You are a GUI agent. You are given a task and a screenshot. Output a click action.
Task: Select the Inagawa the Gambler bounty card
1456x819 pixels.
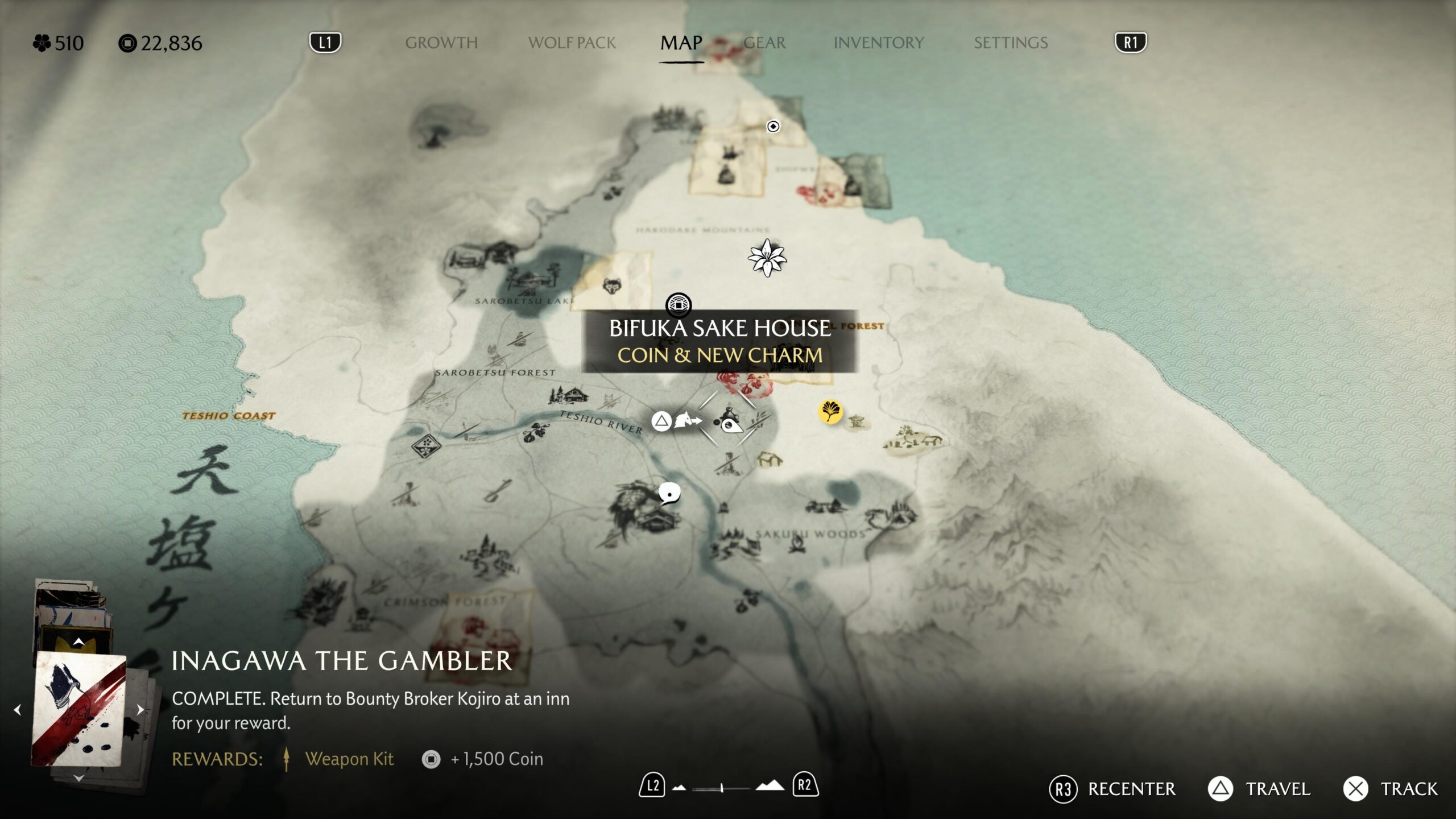tap(78, 709)
